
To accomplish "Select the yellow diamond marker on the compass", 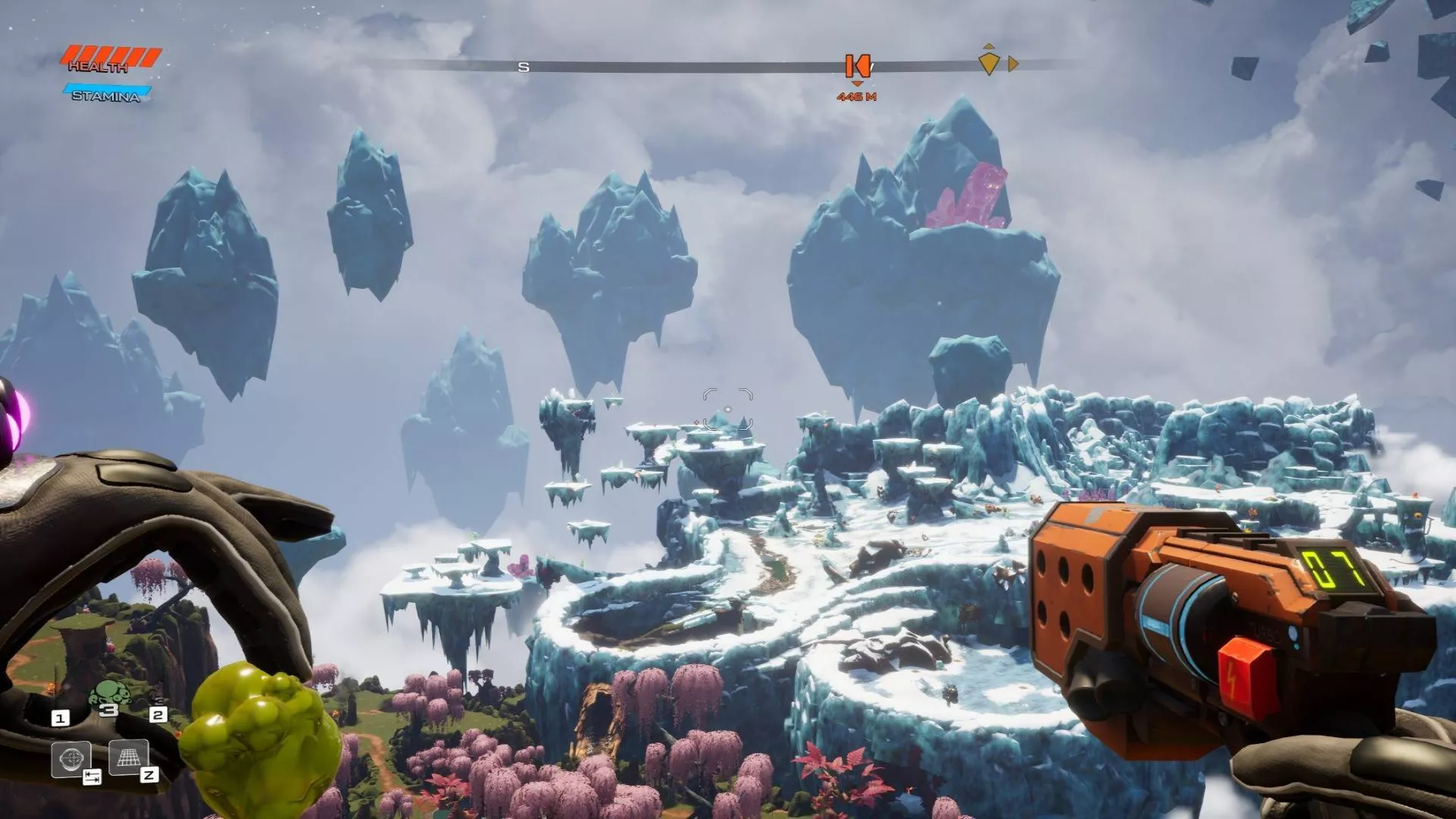I will point(988,63).
